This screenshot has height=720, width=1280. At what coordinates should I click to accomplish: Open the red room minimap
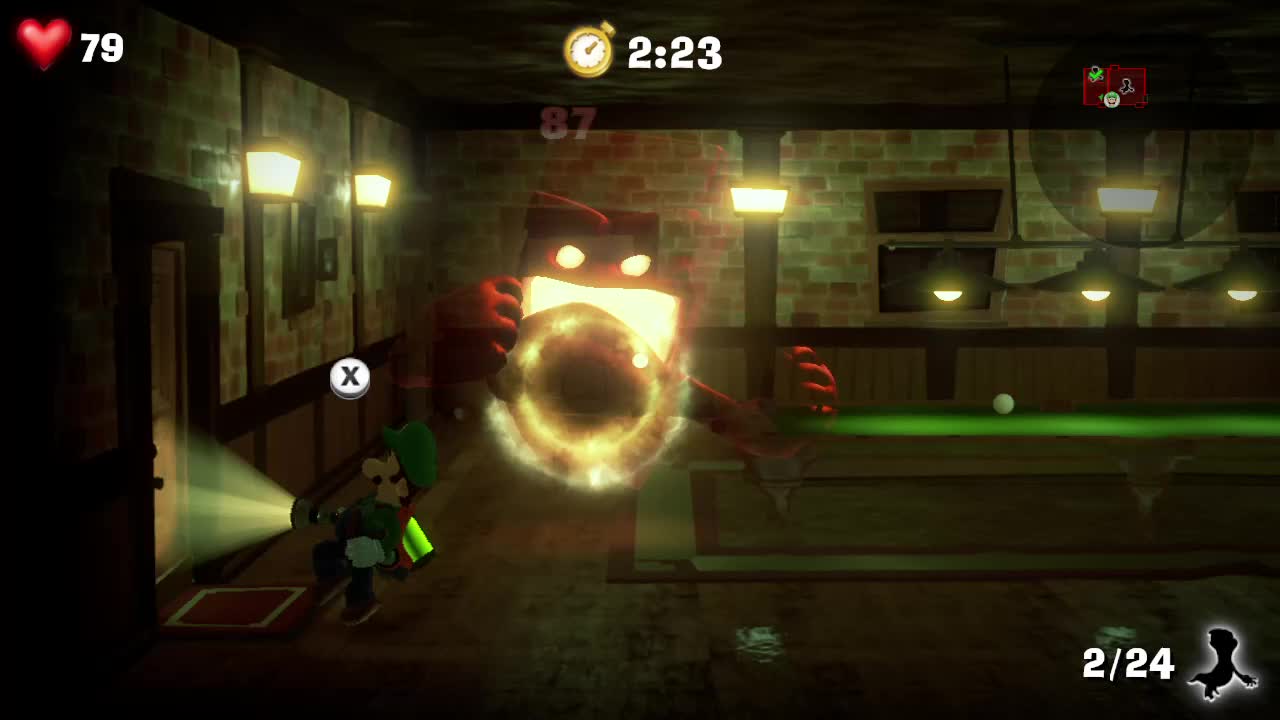(1115, 87)
